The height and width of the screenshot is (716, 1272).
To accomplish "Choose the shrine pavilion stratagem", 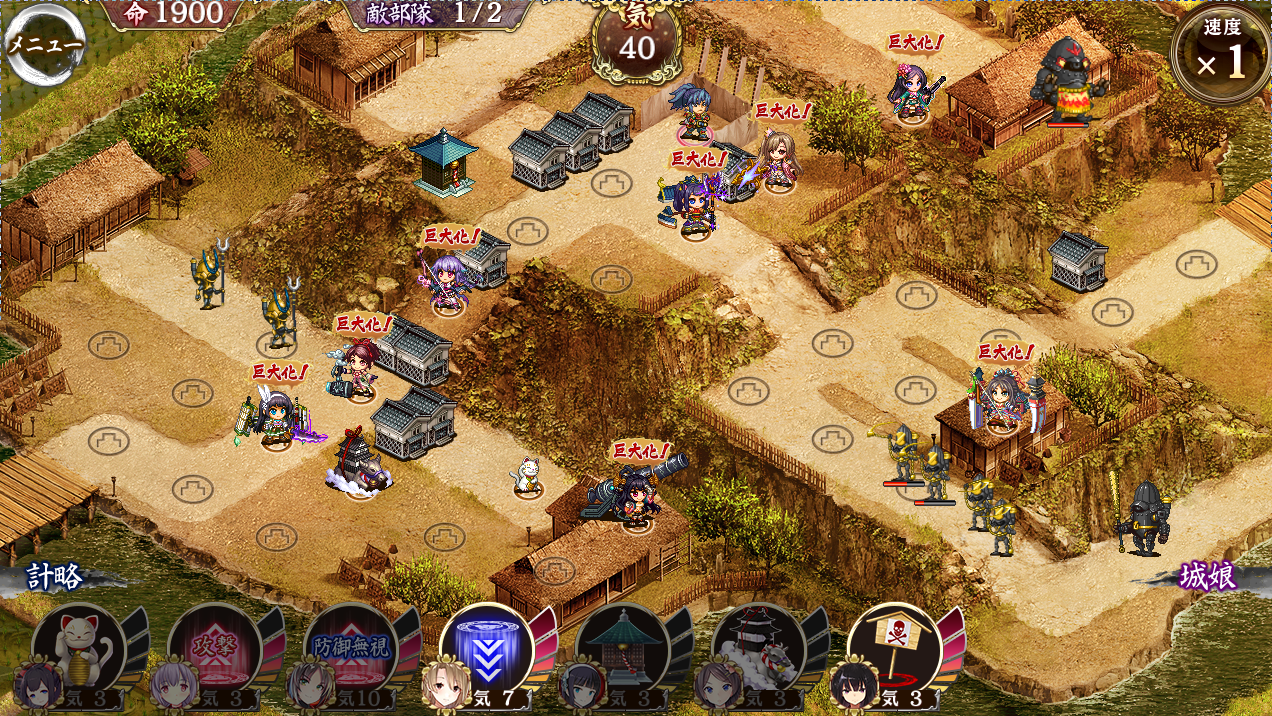I will [623, 650].
